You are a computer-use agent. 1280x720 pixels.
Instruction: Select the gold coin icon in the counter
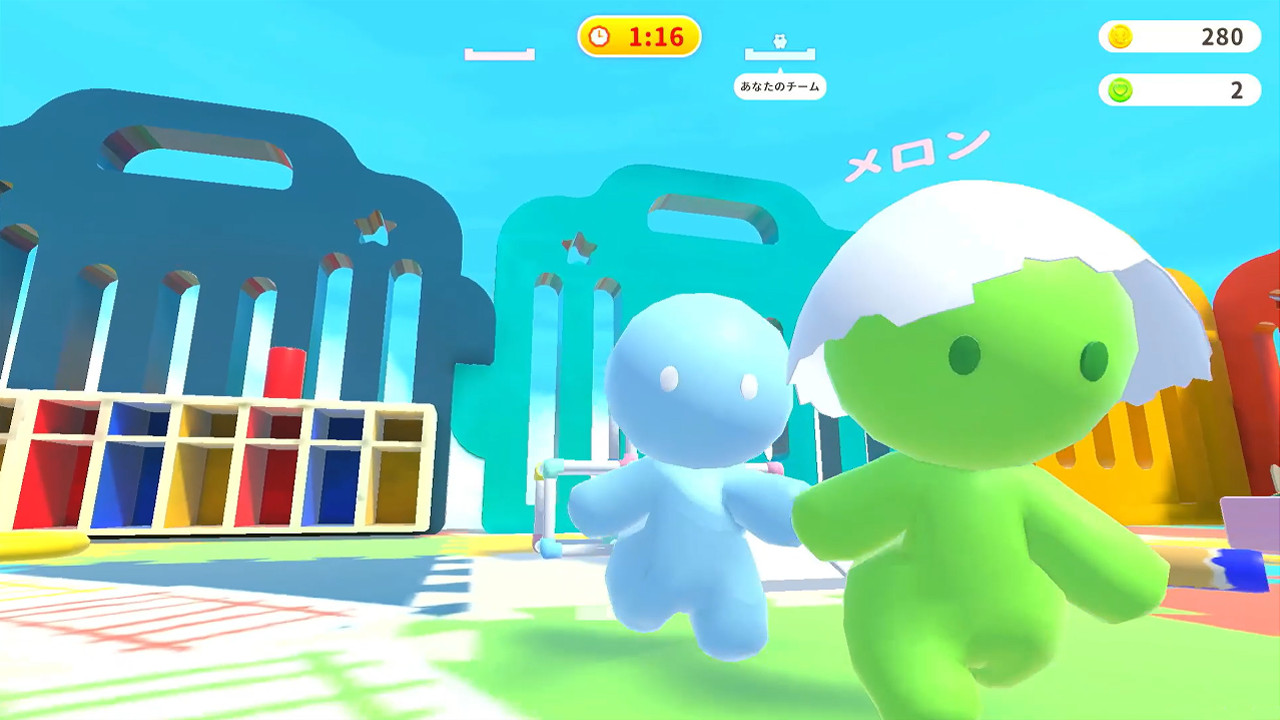[1122, 37]
